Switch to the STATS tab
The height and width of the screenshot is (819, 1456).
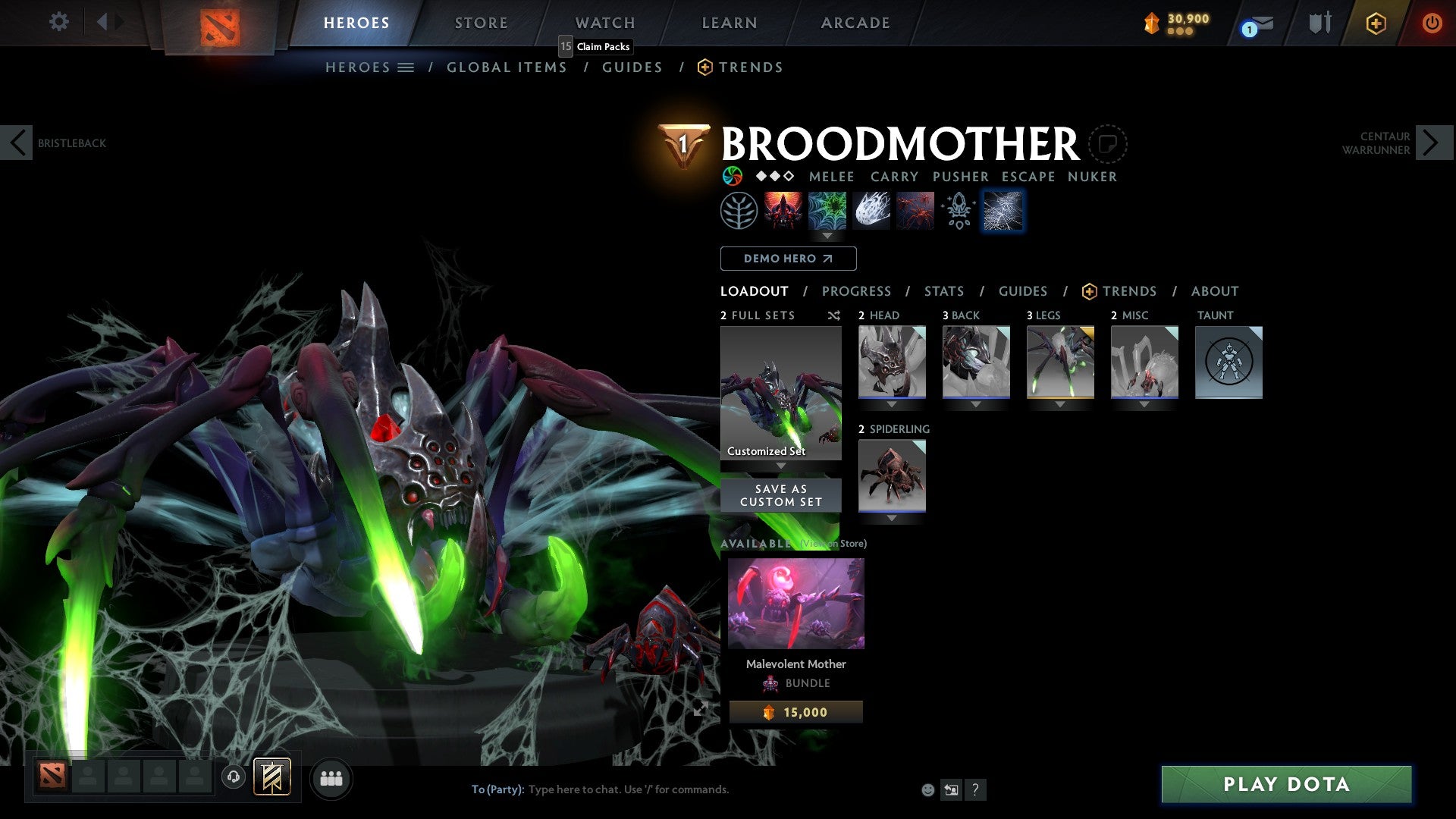pos(944,291)
